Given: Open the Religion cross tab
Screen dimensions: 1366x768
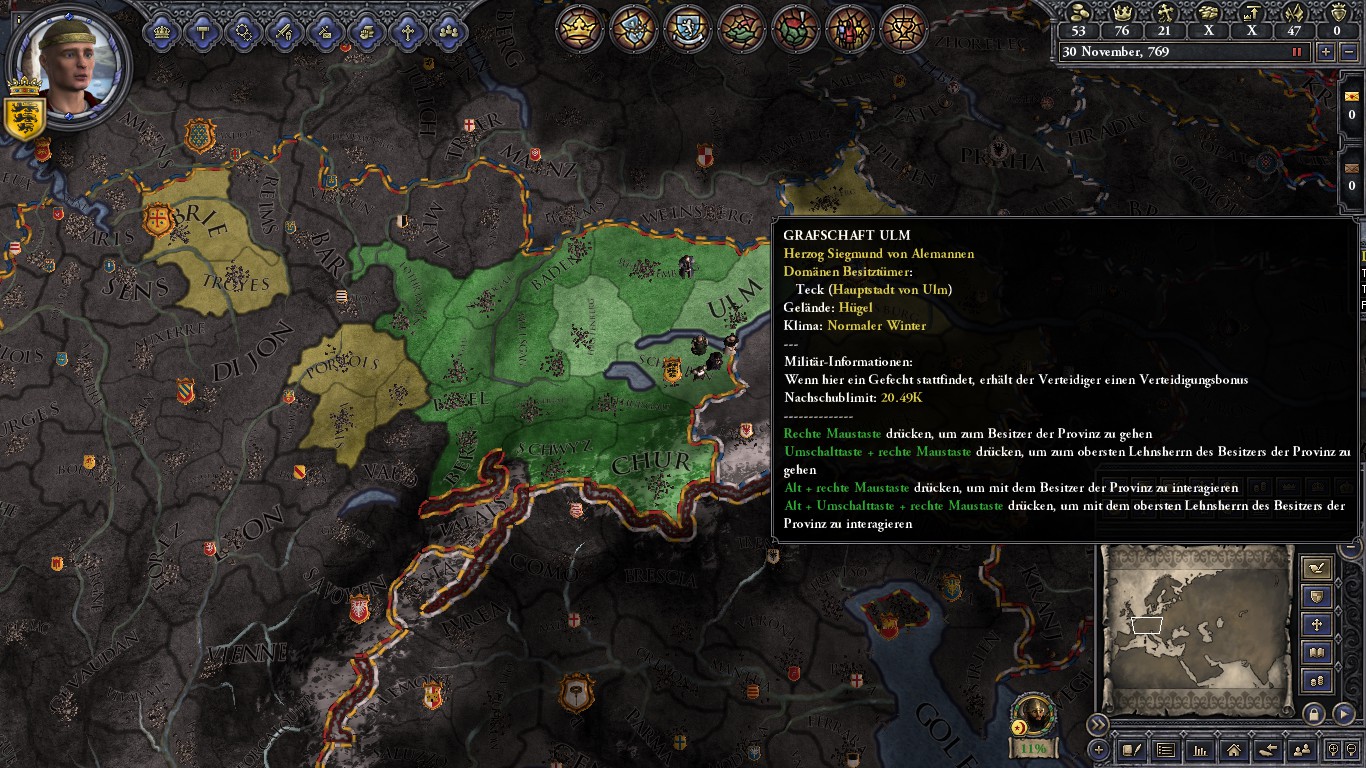Looking at the screenshot, I should (x=407, y=31).
